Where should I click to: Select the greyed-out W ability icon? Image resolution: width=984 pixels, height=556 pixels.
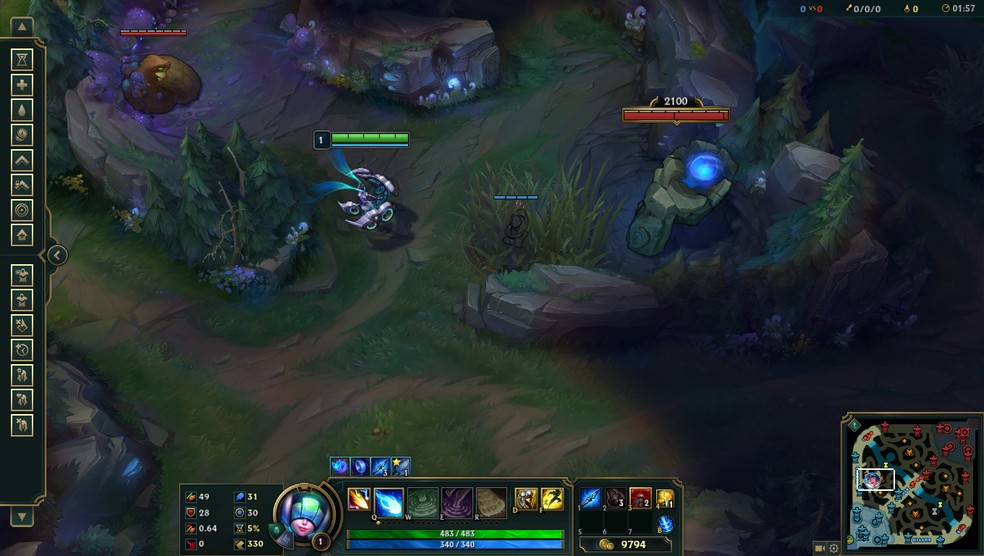pos(421,500)
